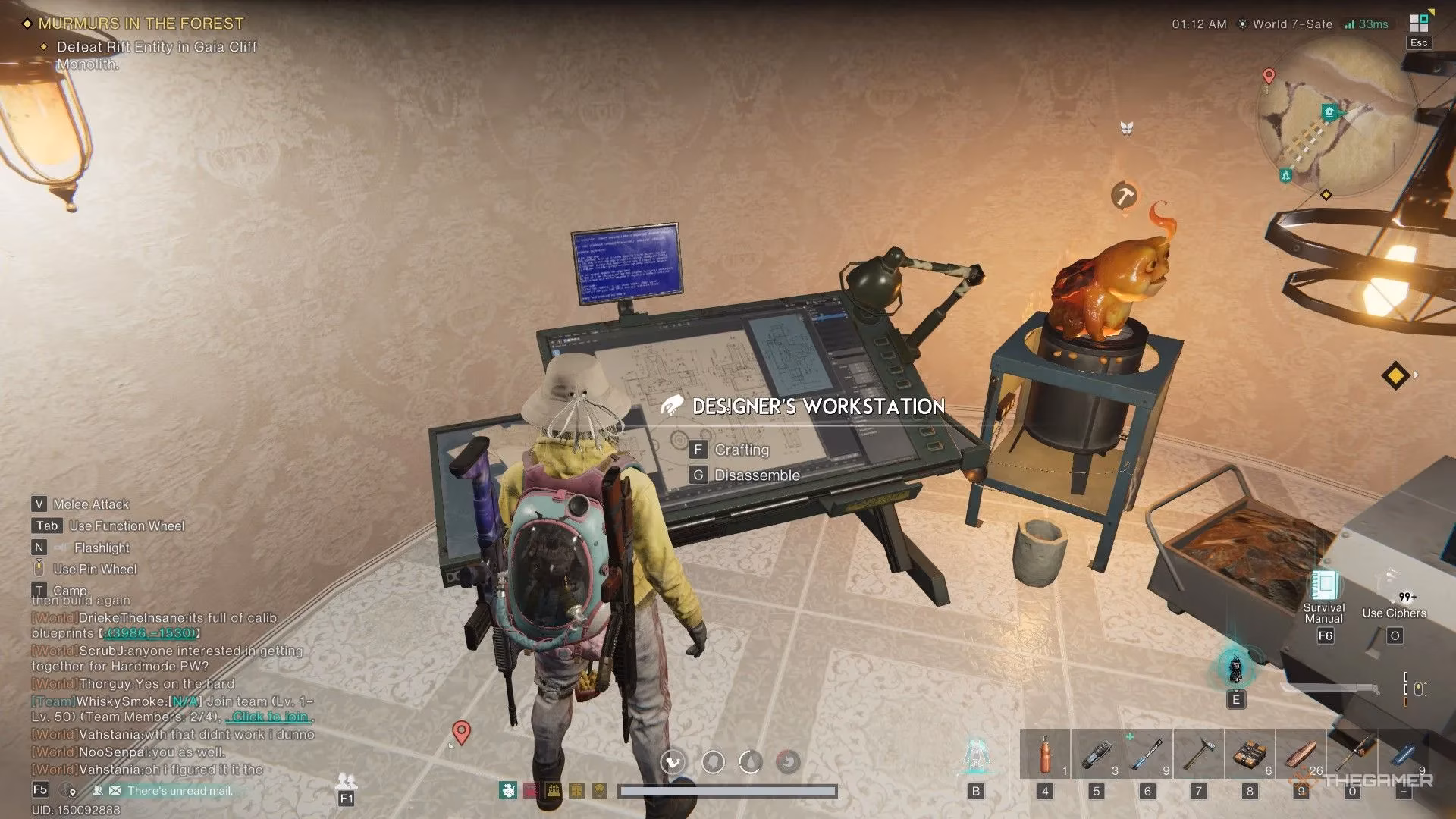Select the orange bottle hotbar slot
Image resolution: width=1456 pixels, height=819 pixels.
[x=1045, y=755]
